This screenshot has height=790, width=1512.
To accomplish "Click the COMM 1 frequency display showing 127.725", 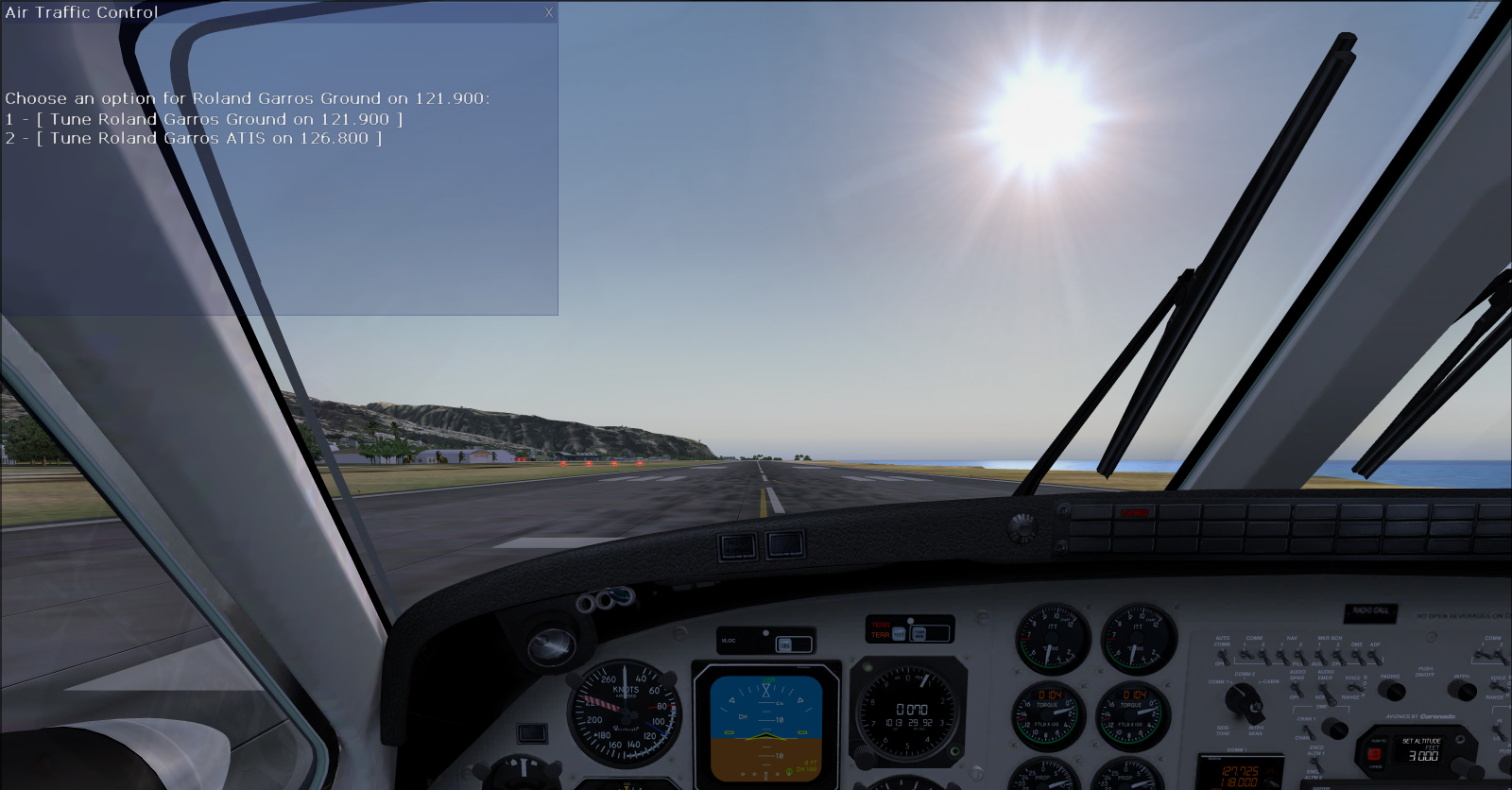I will (1240, 768).
